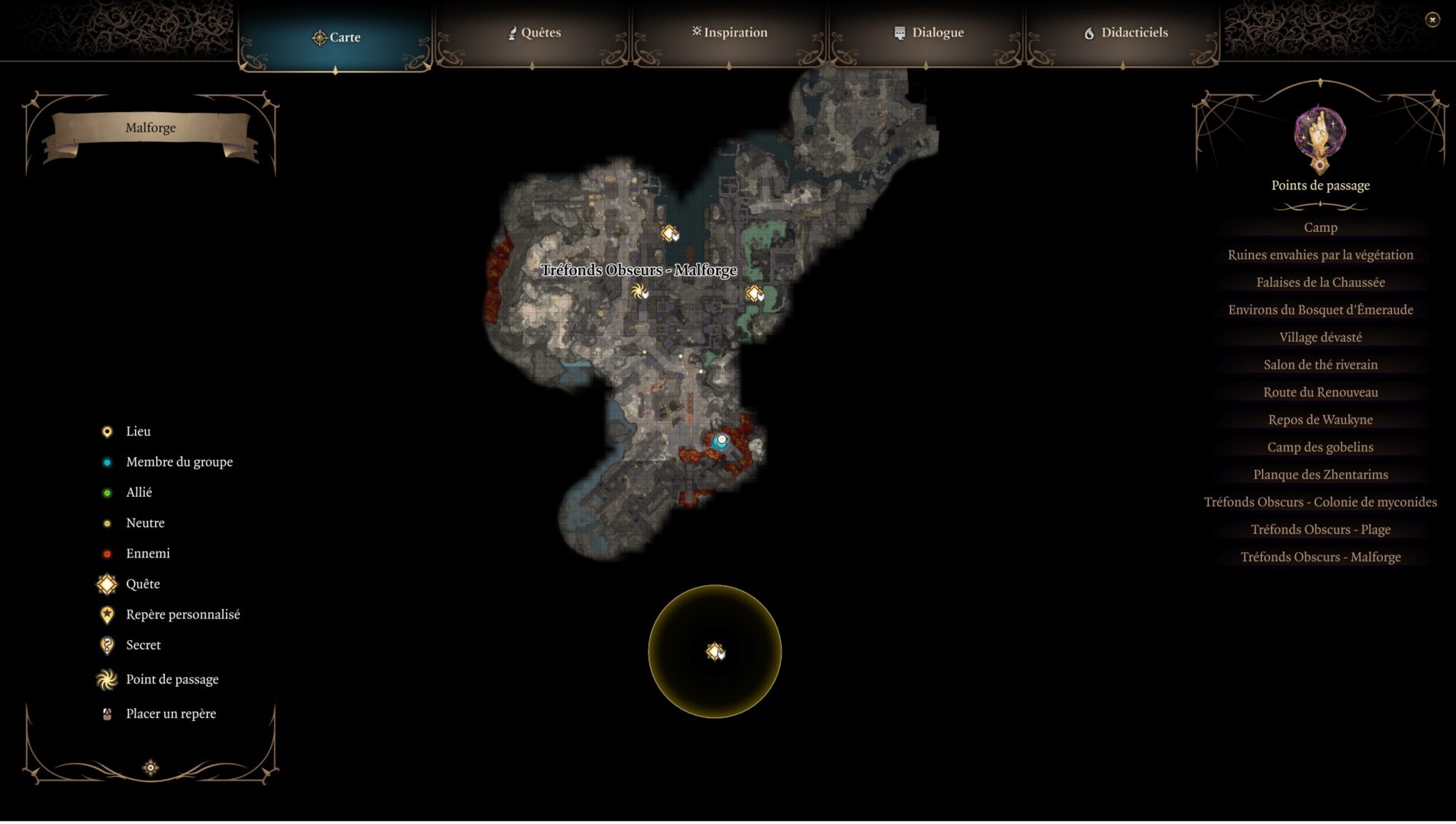Travel to Camp des gobelins
The width and height of the screenshot is (1456, 824).
tap(1320, 447)
